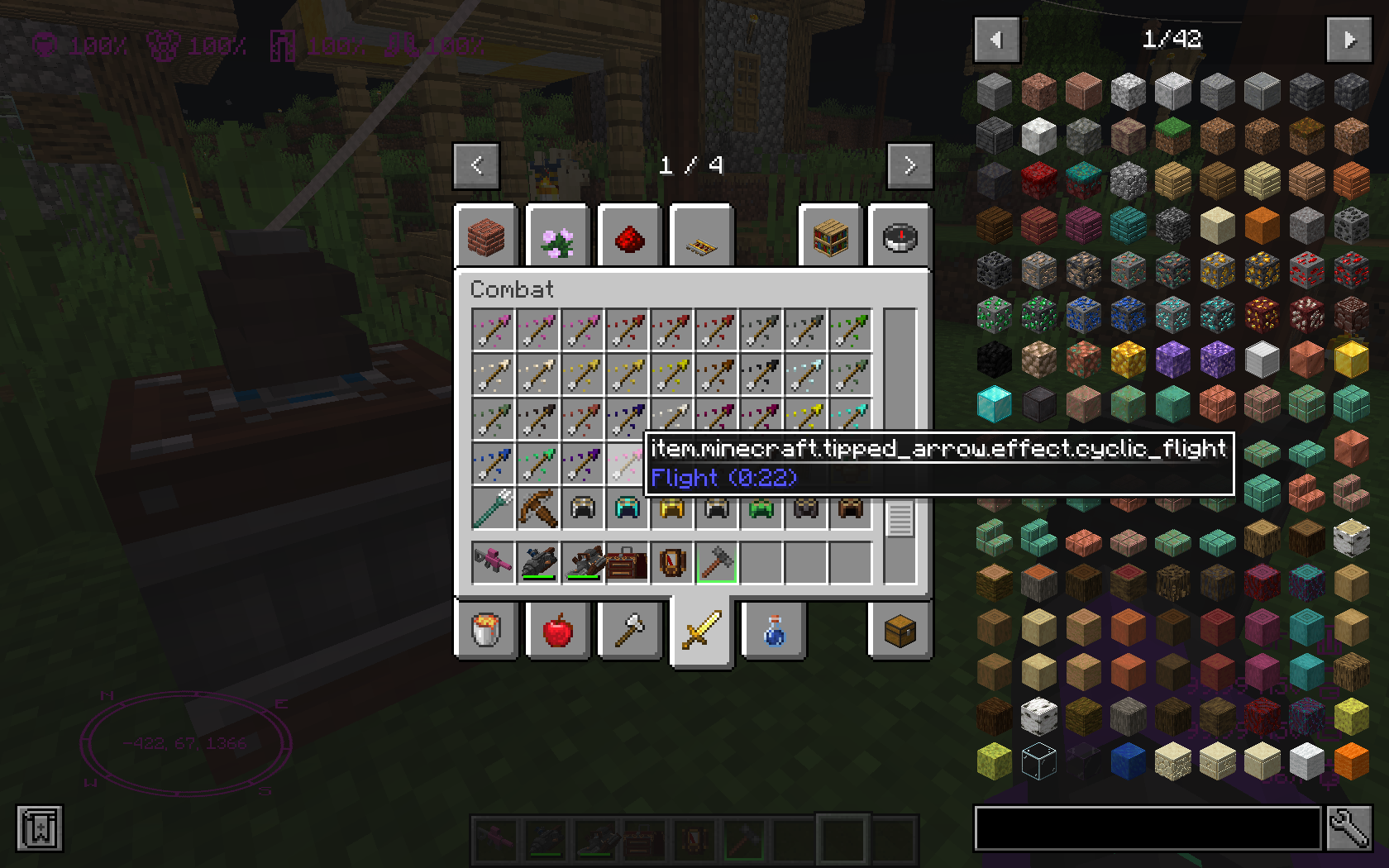The width and height of the screenshot is (1389, 868).
Task: Click the banner icon in the bottom-left corner
Action: click(37, 828)
